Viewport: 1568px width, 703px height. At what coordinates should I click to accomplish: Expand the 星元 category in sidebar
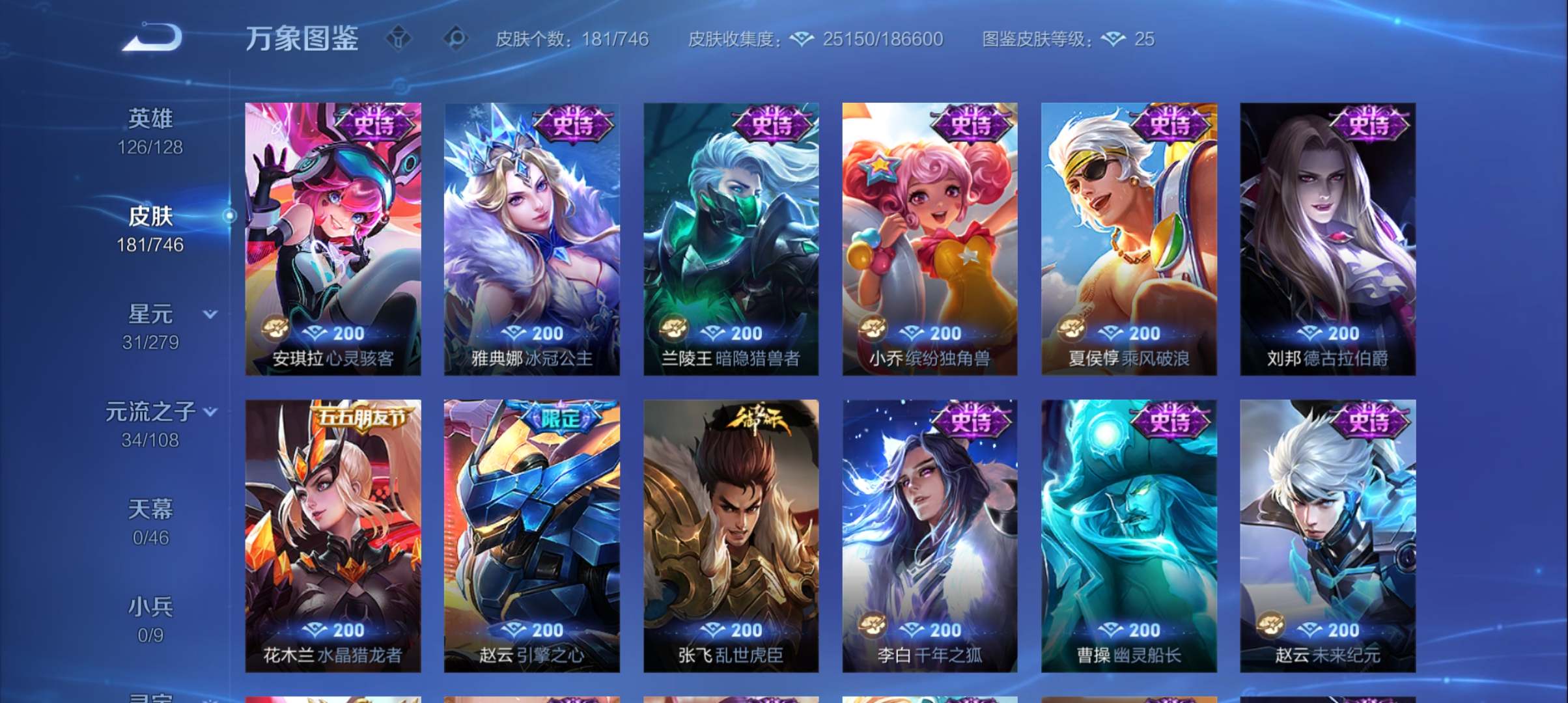pos(210,314)
